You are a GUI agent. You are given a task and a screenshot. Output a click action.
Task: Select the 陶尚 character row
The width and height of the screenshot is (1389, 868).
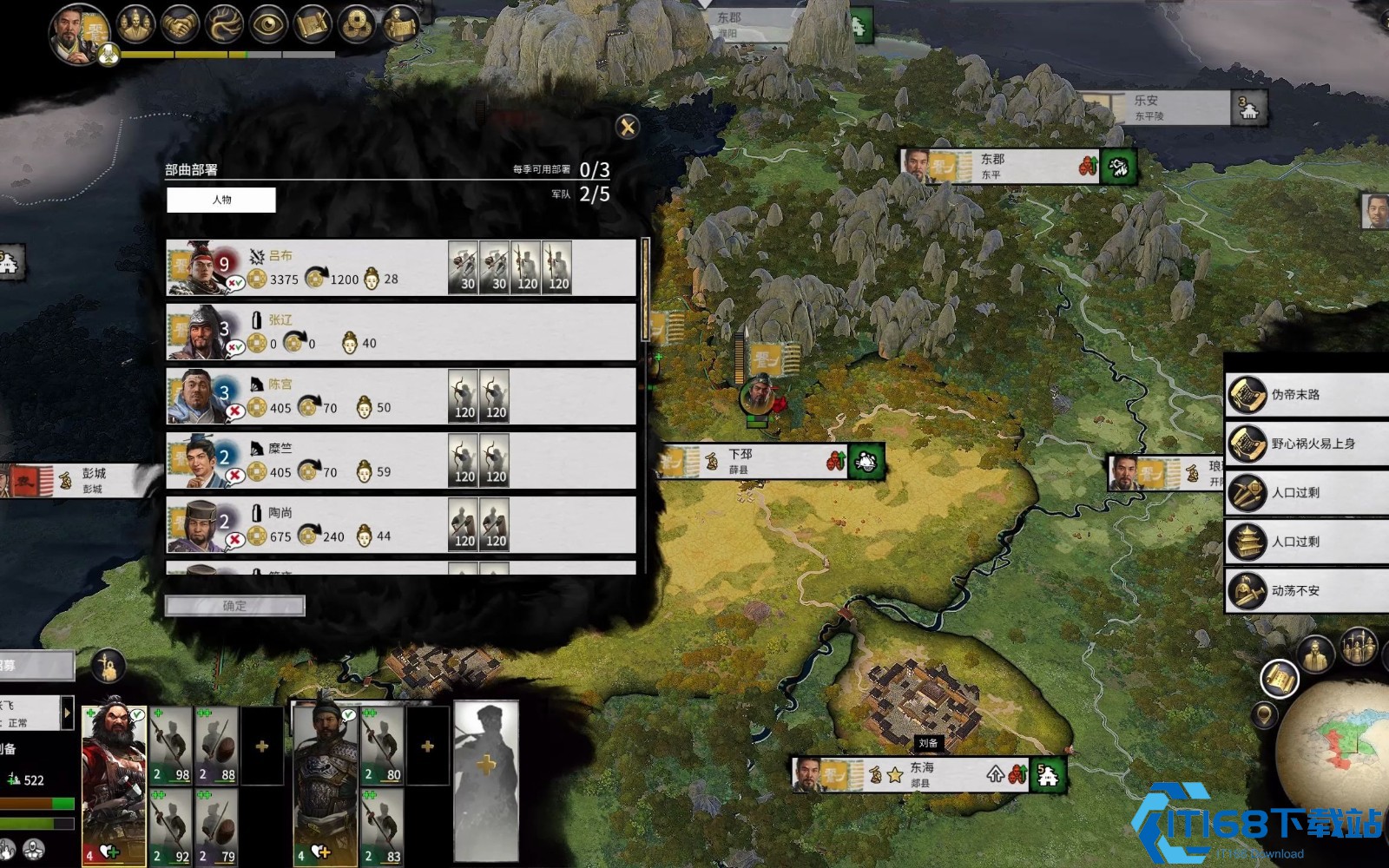pyautogui.click(x=400, y=525)
